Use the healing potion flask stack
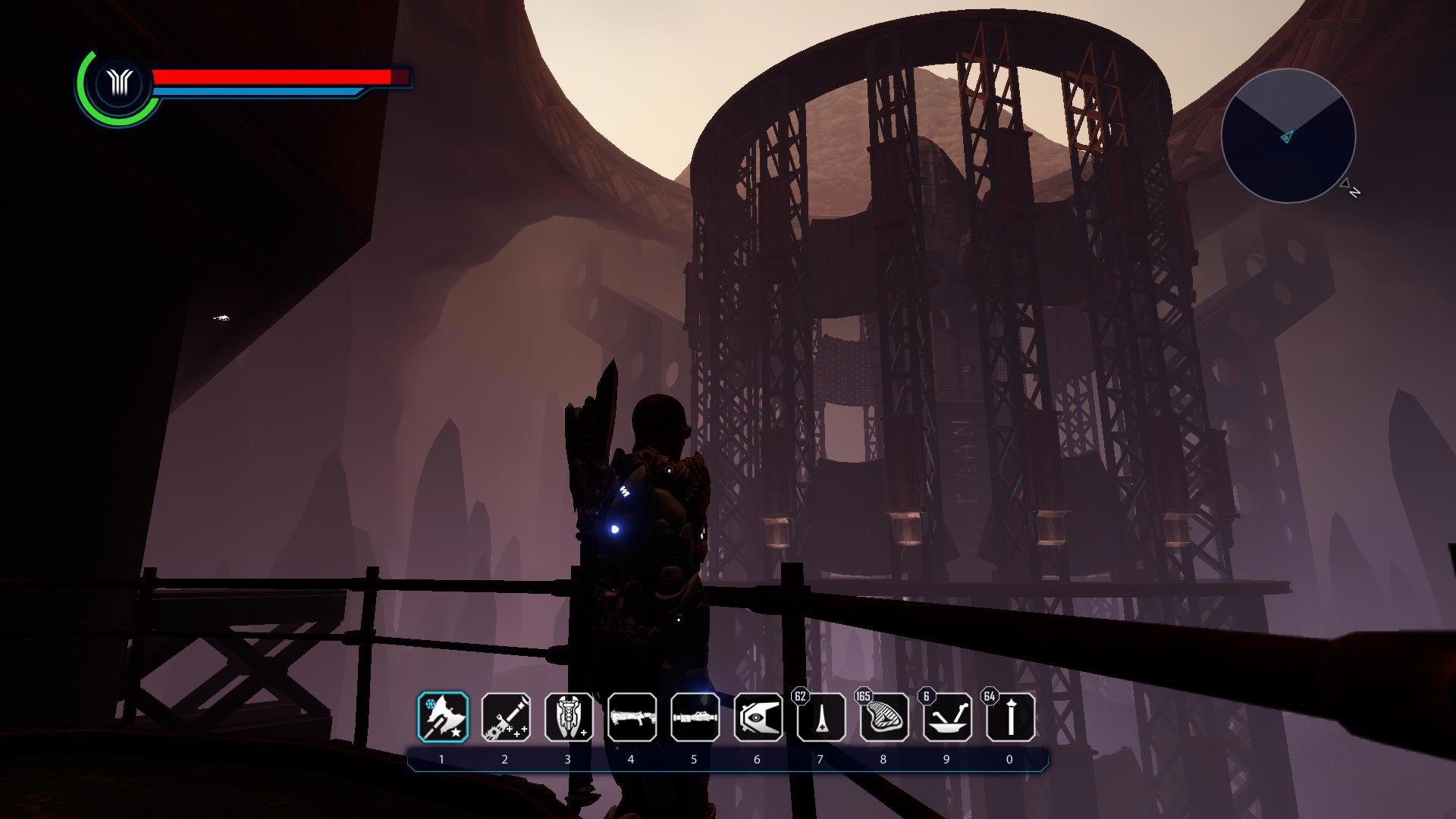This screenshot has height=819, width=1456. tap(821, 717)
